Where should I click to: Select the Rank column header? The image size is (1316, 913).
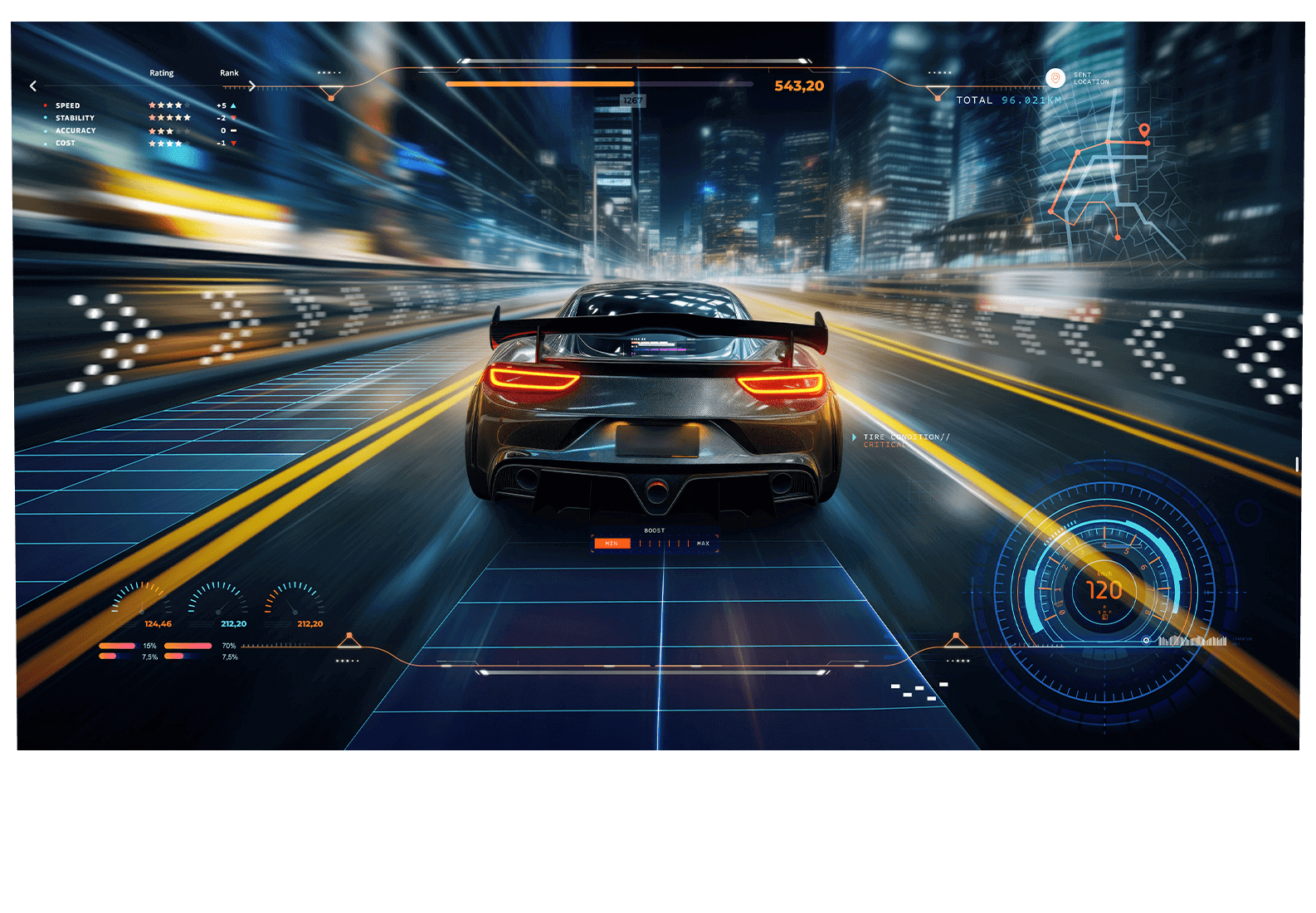click(x=228, y=73)
